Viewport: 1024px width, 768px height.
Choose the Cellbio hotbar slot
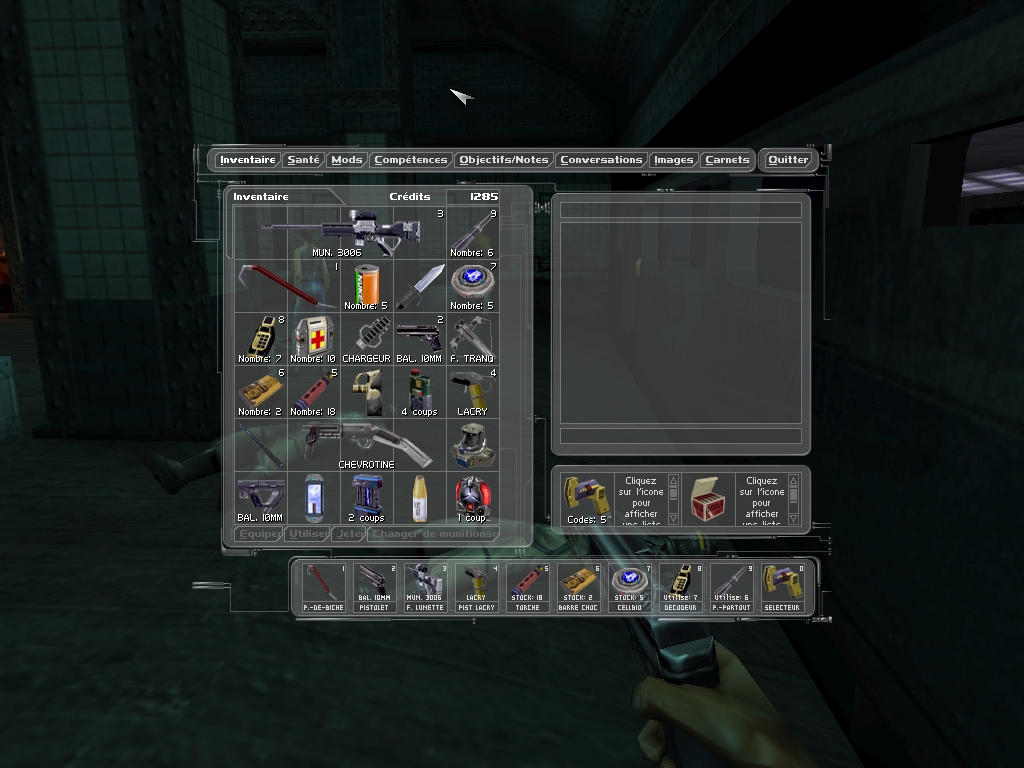(x=629, y=587)
